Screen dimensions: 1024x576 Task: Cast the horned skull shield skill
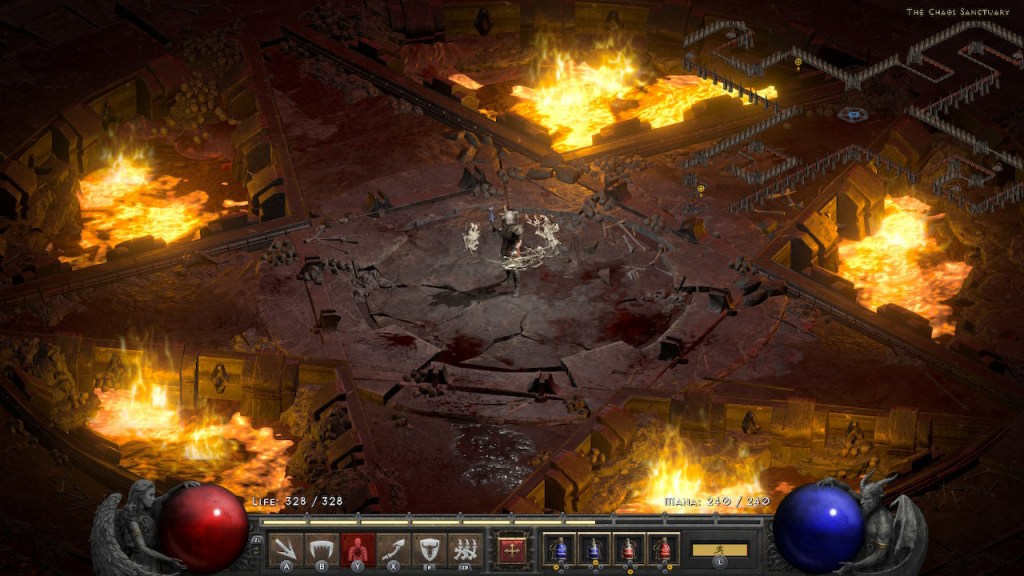[x=428, y=548]
